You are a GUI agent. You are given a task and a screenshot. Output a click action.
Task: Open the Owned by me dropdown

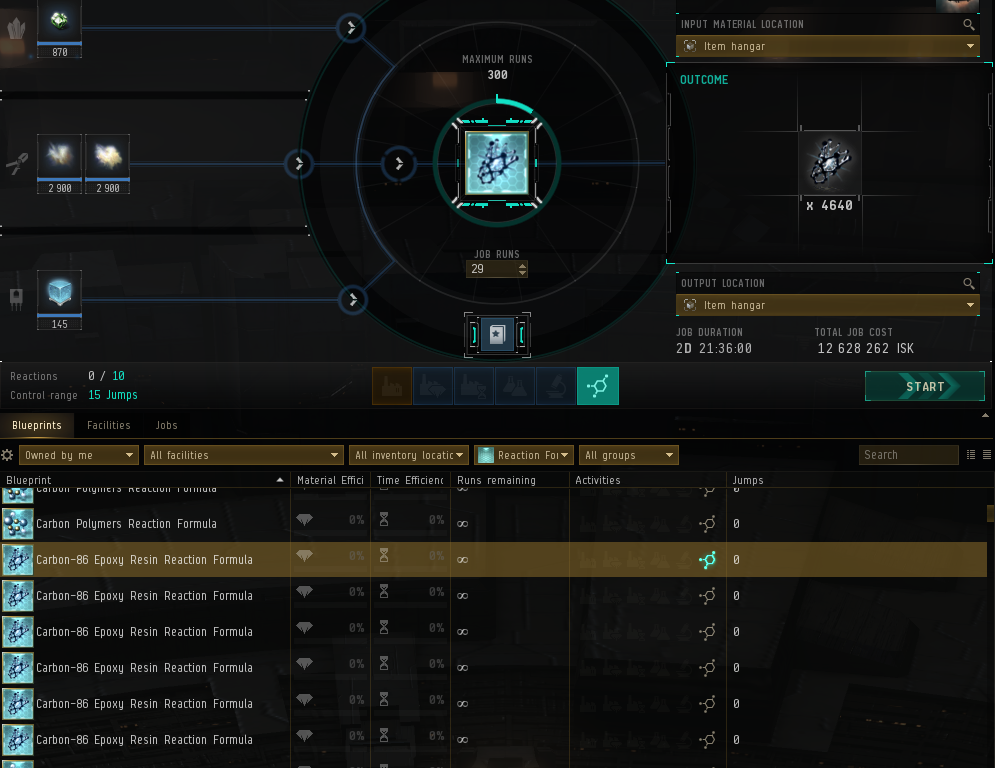coord(78,455)
